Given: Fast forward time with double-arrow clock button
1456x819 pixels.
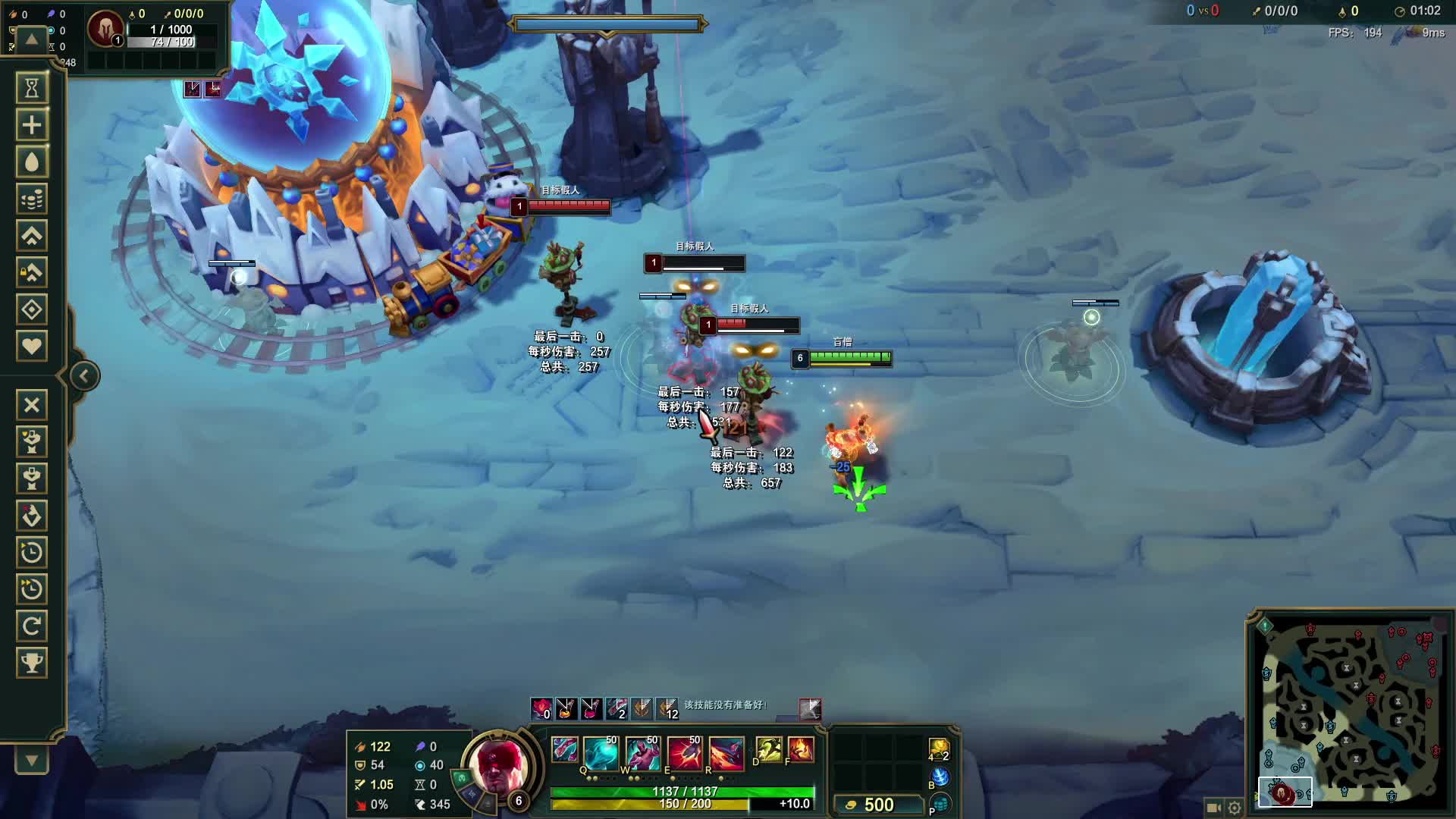Looking at the screenshot, I should click(x=32, y=589).
